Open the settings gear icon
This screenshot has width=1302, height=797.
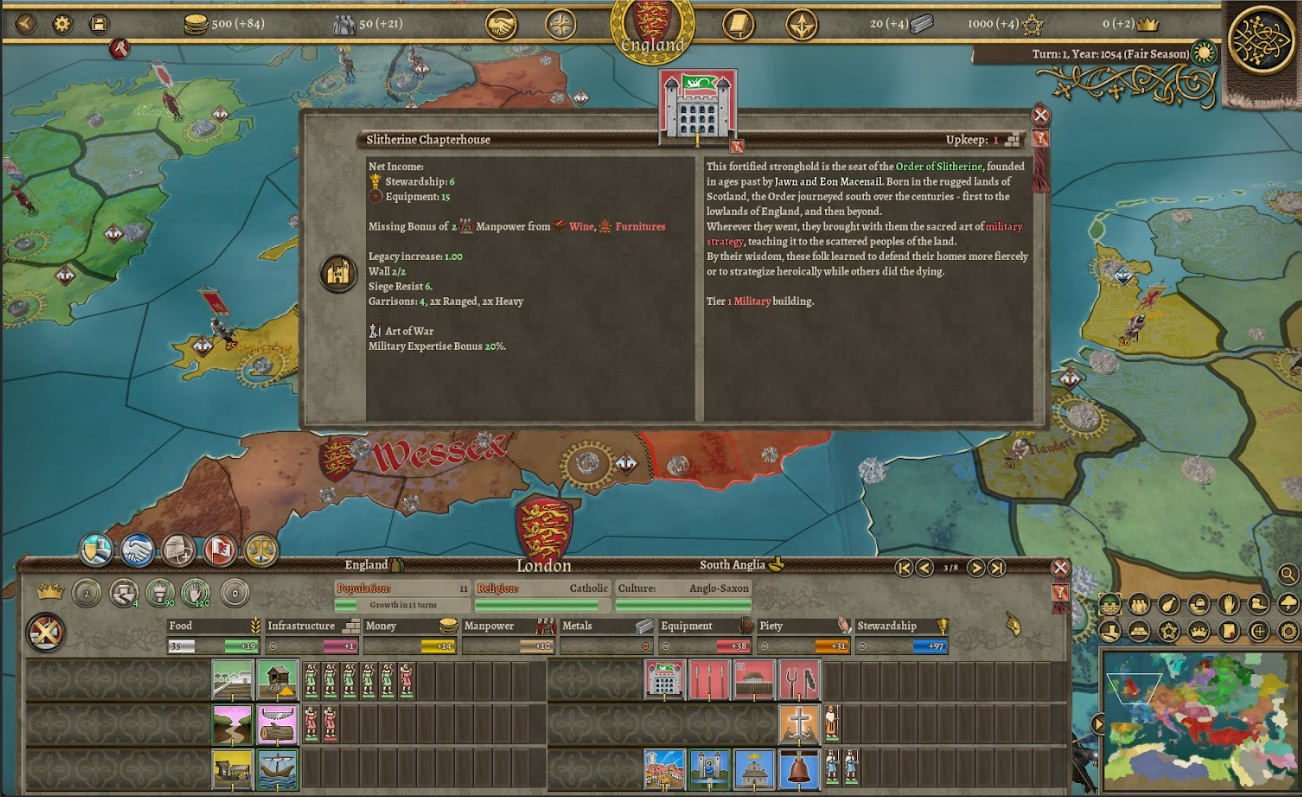click(x=60, y=25)
